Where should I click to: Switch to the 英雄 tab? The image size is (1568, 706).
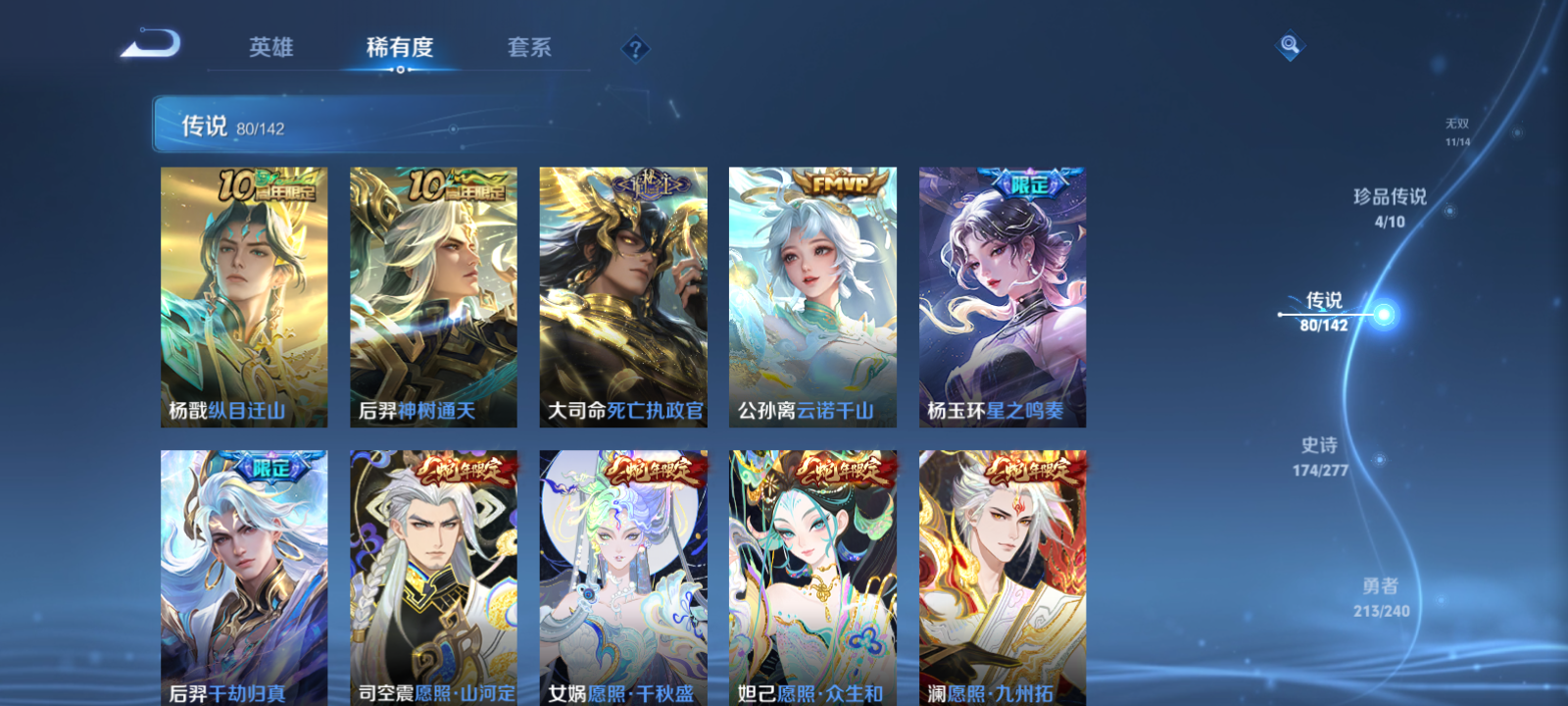tap(271, 48)
